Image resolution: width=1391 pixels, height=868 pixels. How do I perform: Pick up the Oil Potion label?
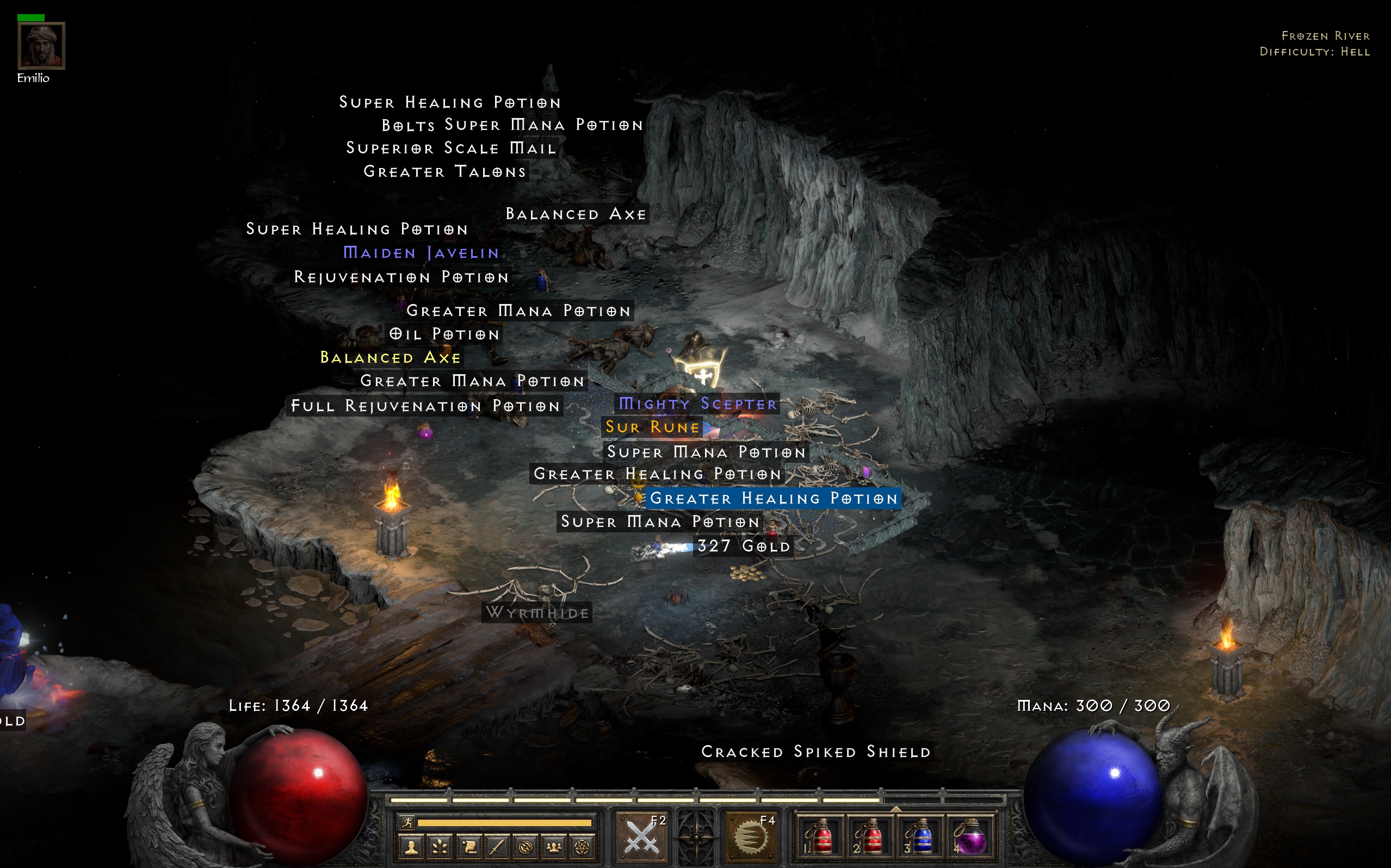[444, 334]
